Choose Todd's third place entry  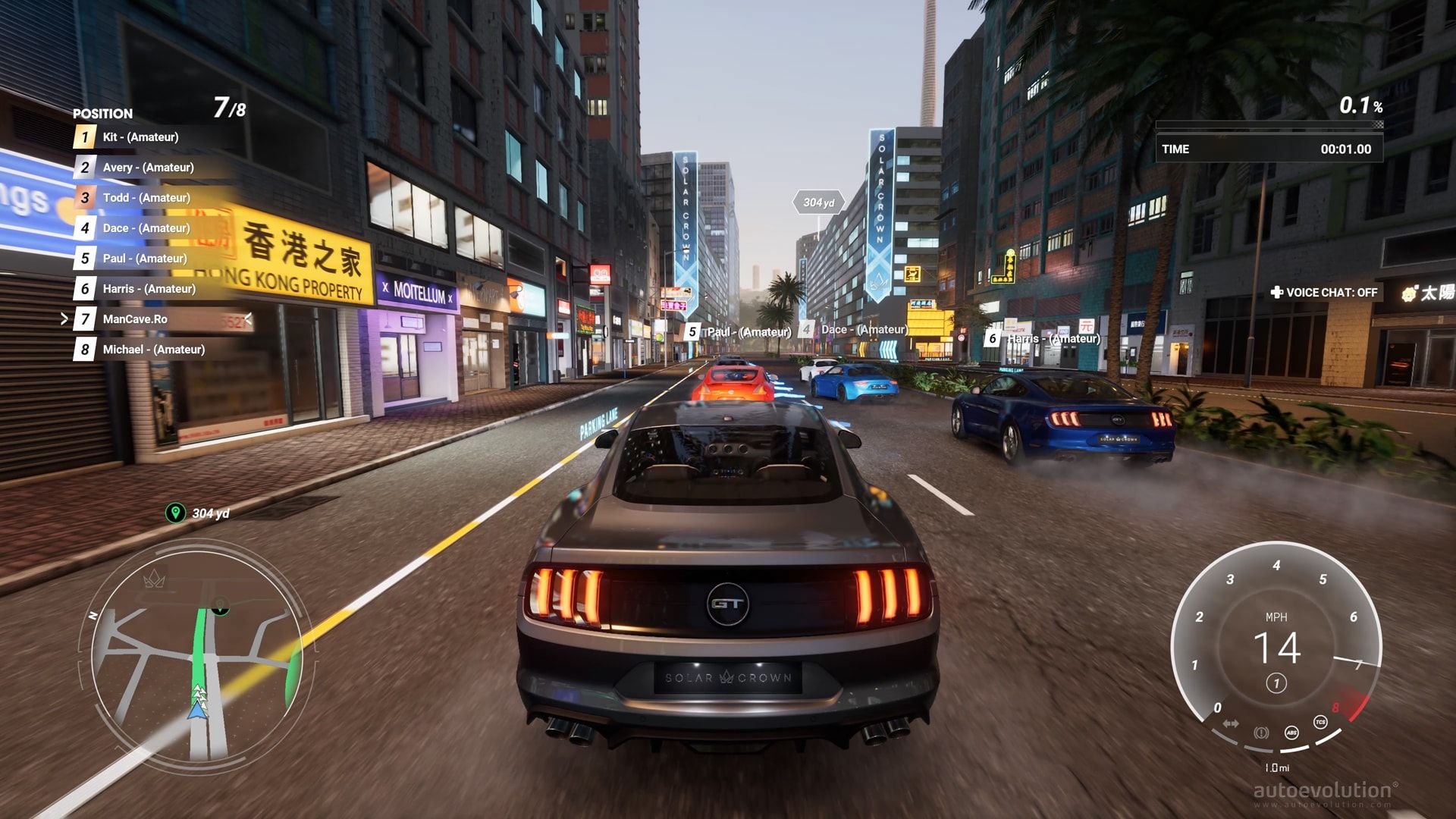click(x=146, y=198)
